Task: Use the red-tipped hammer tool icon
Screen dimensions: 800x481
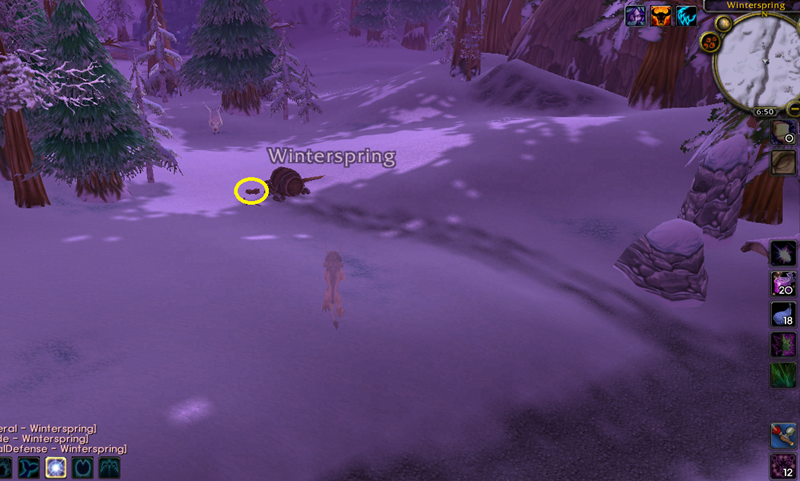Action: 783,436
